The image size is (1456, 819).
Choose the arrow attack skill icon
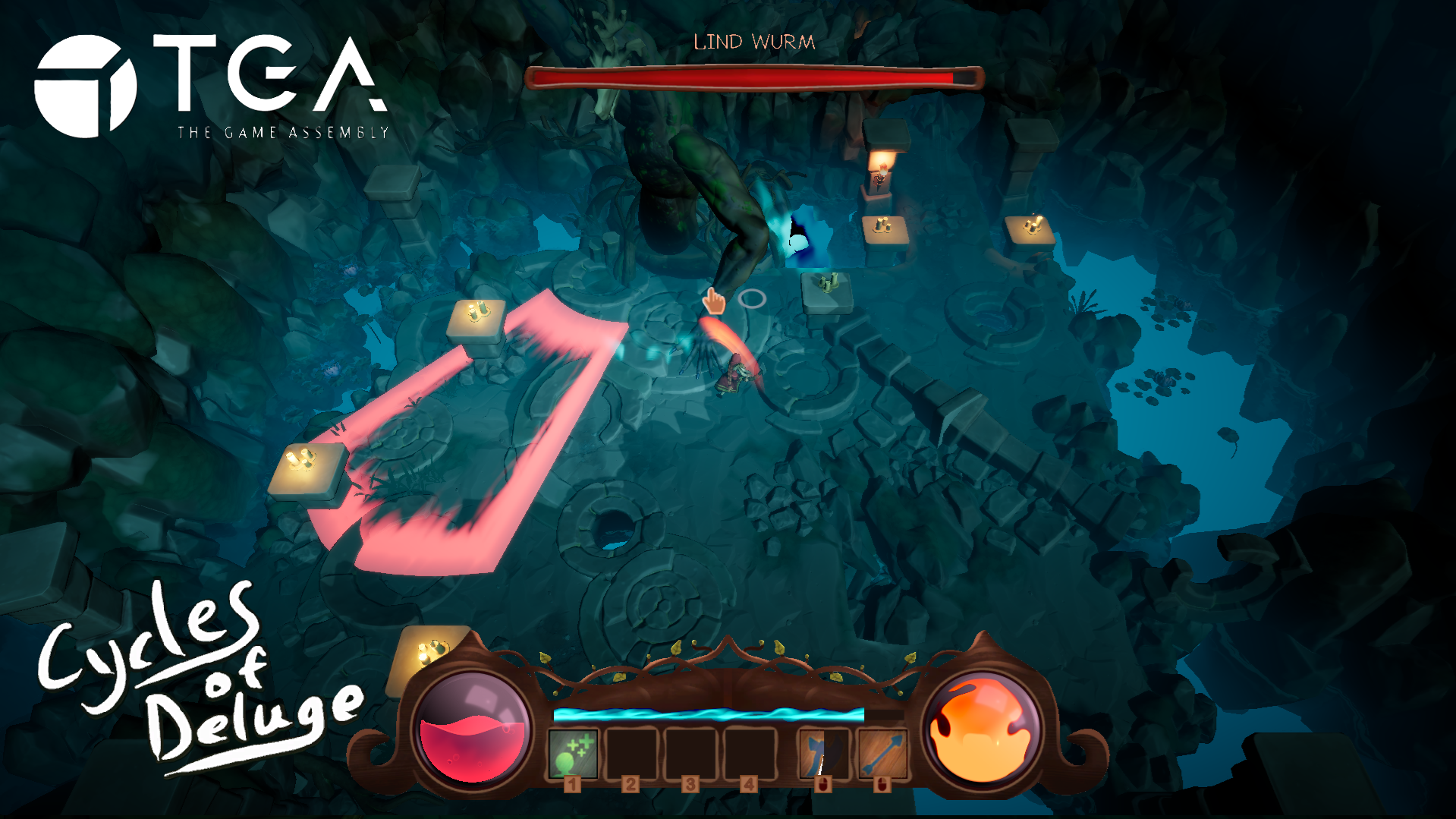click(882, 753)
